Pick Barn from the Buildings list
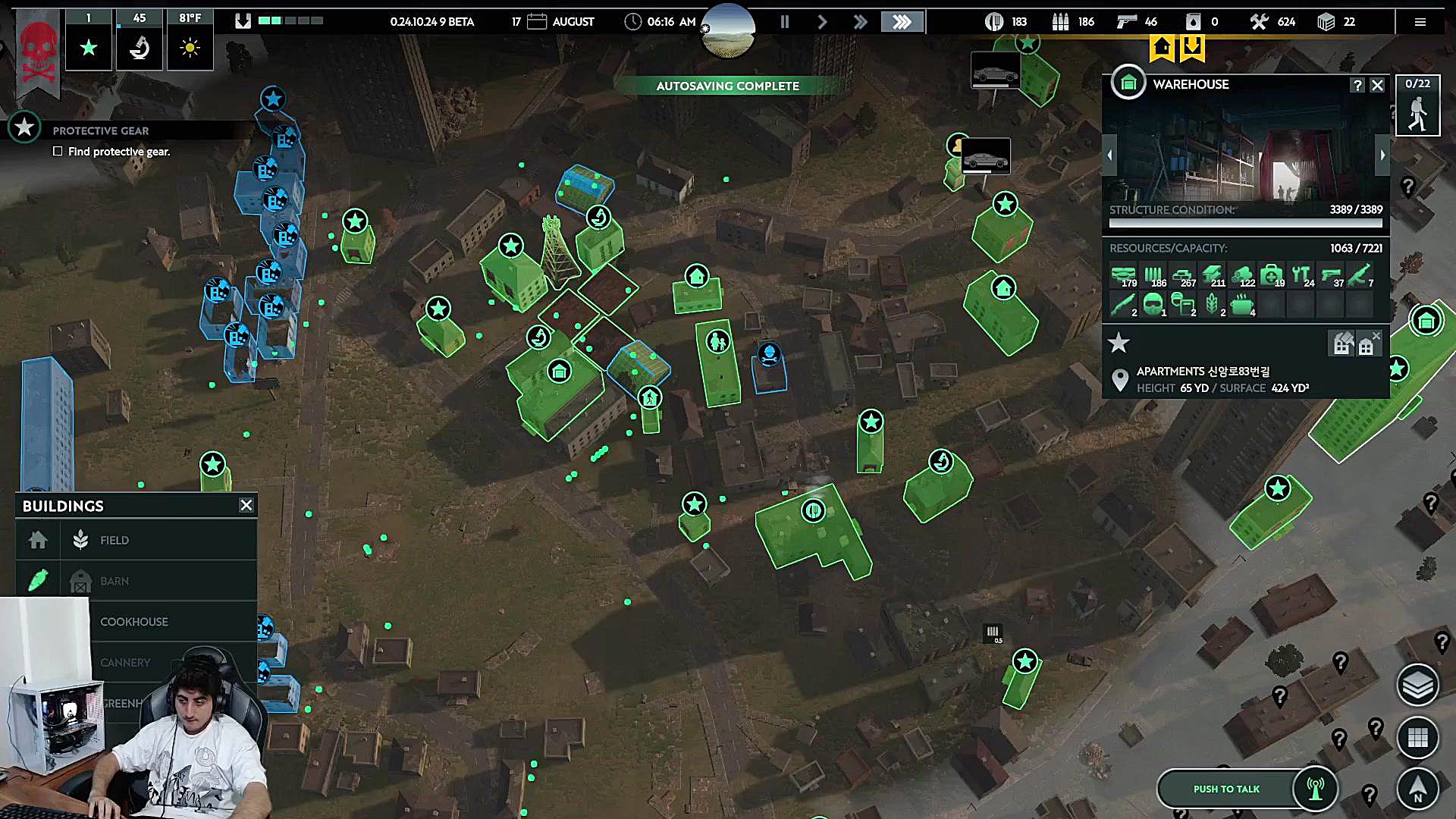The image size is (1456, 819). click(x=115, y=581)
